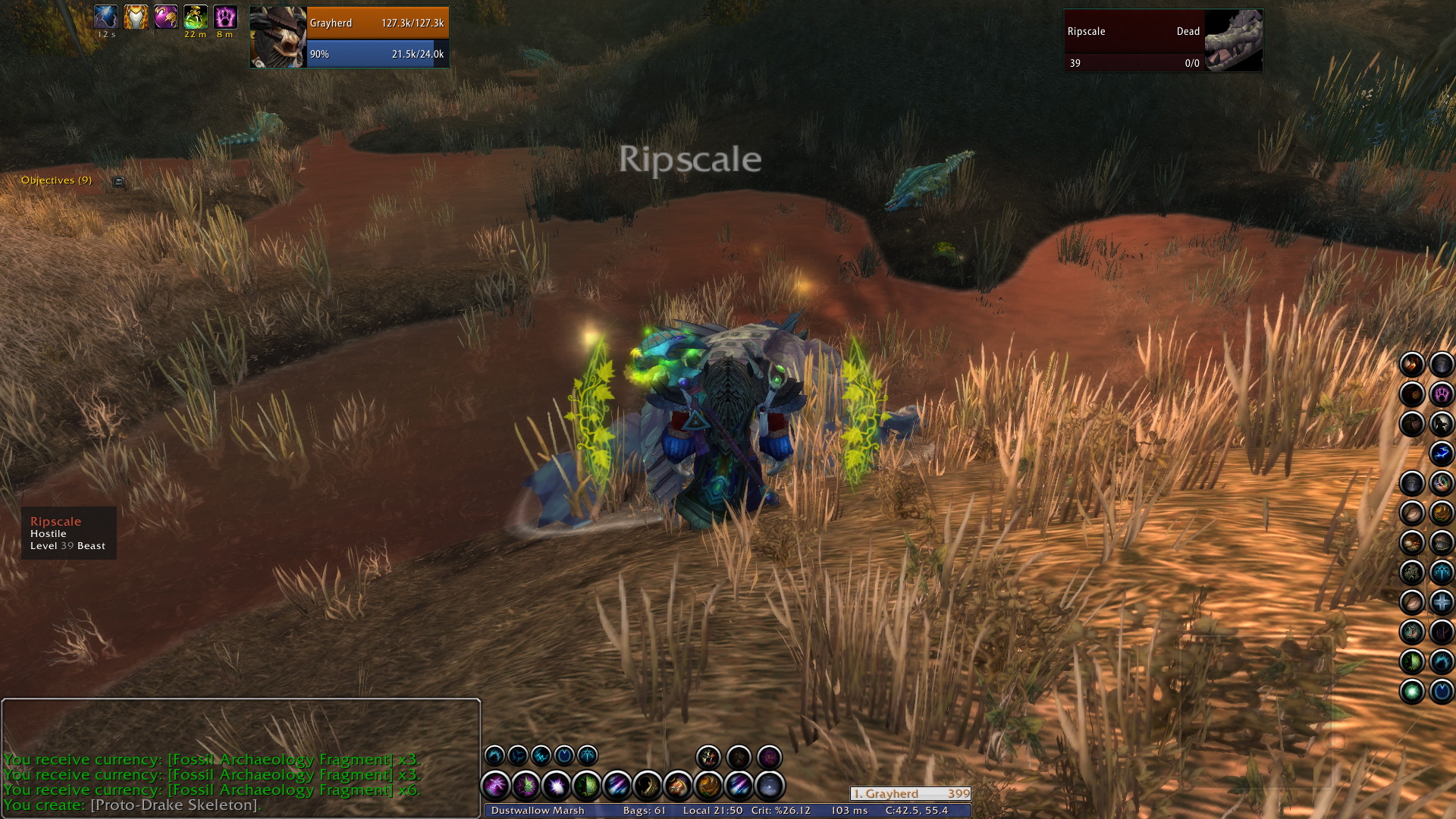The height and width of the screenshot is (819, 1456).
Task: Use the crescent moon ability
Action: [x=647, y=786]
